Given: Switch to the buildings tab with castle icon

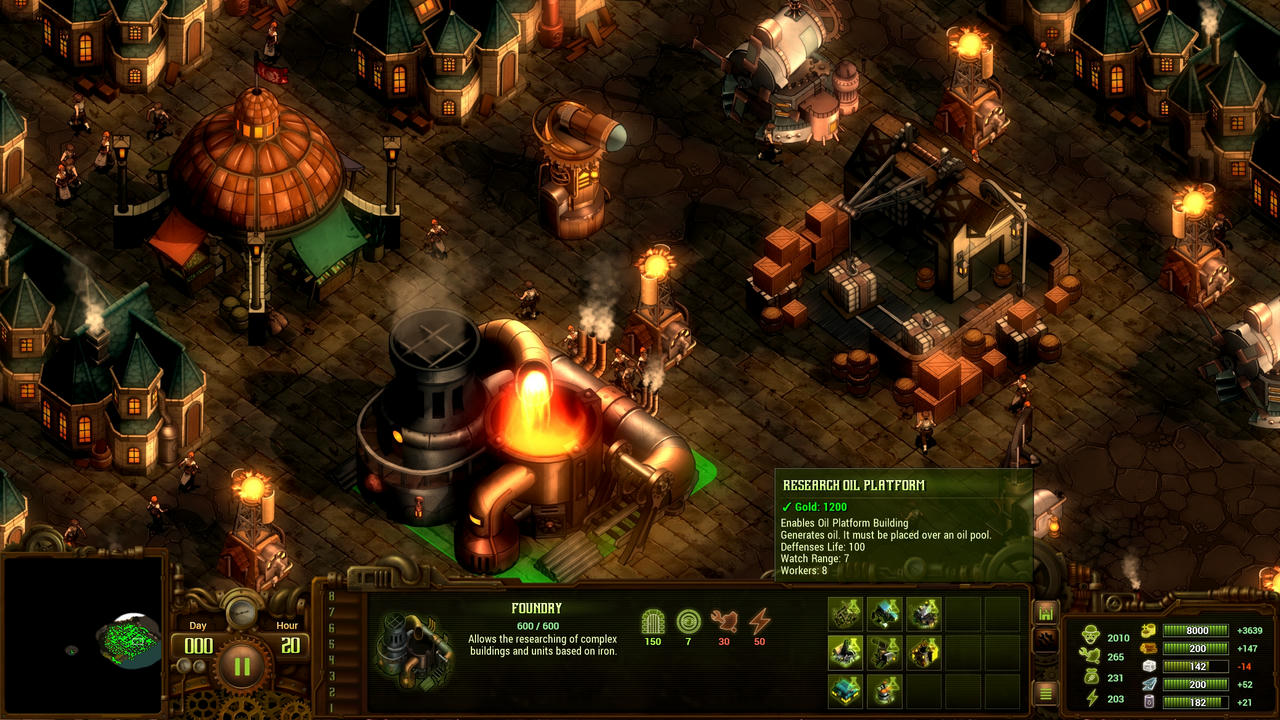Looking at the screenshot, I should [1044, 613].
